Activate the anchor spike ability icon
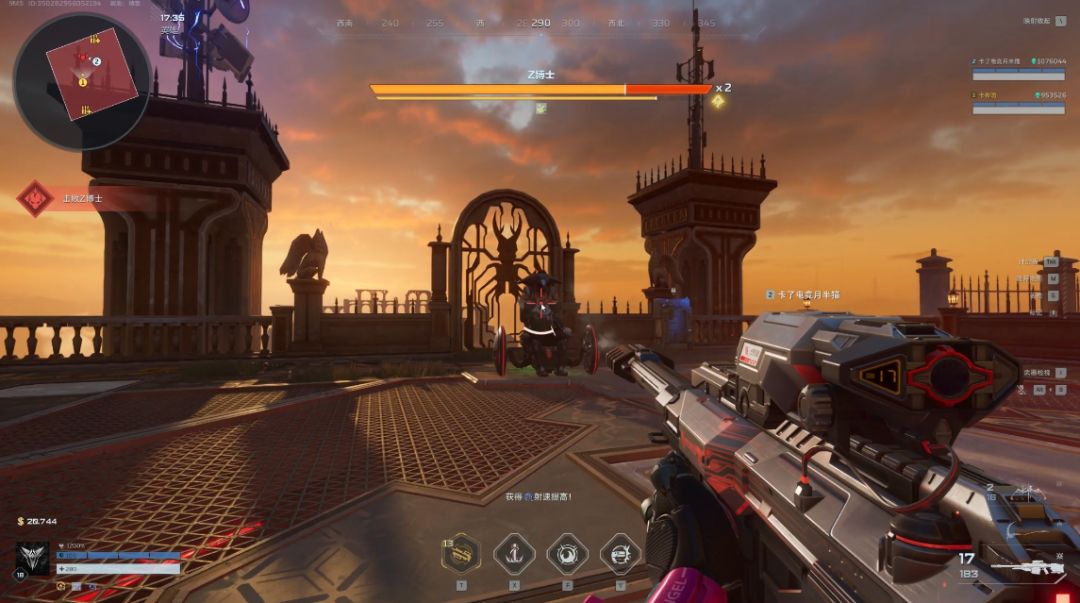The width and height of the screenshot is (1080, 603). tap(514, 553)
